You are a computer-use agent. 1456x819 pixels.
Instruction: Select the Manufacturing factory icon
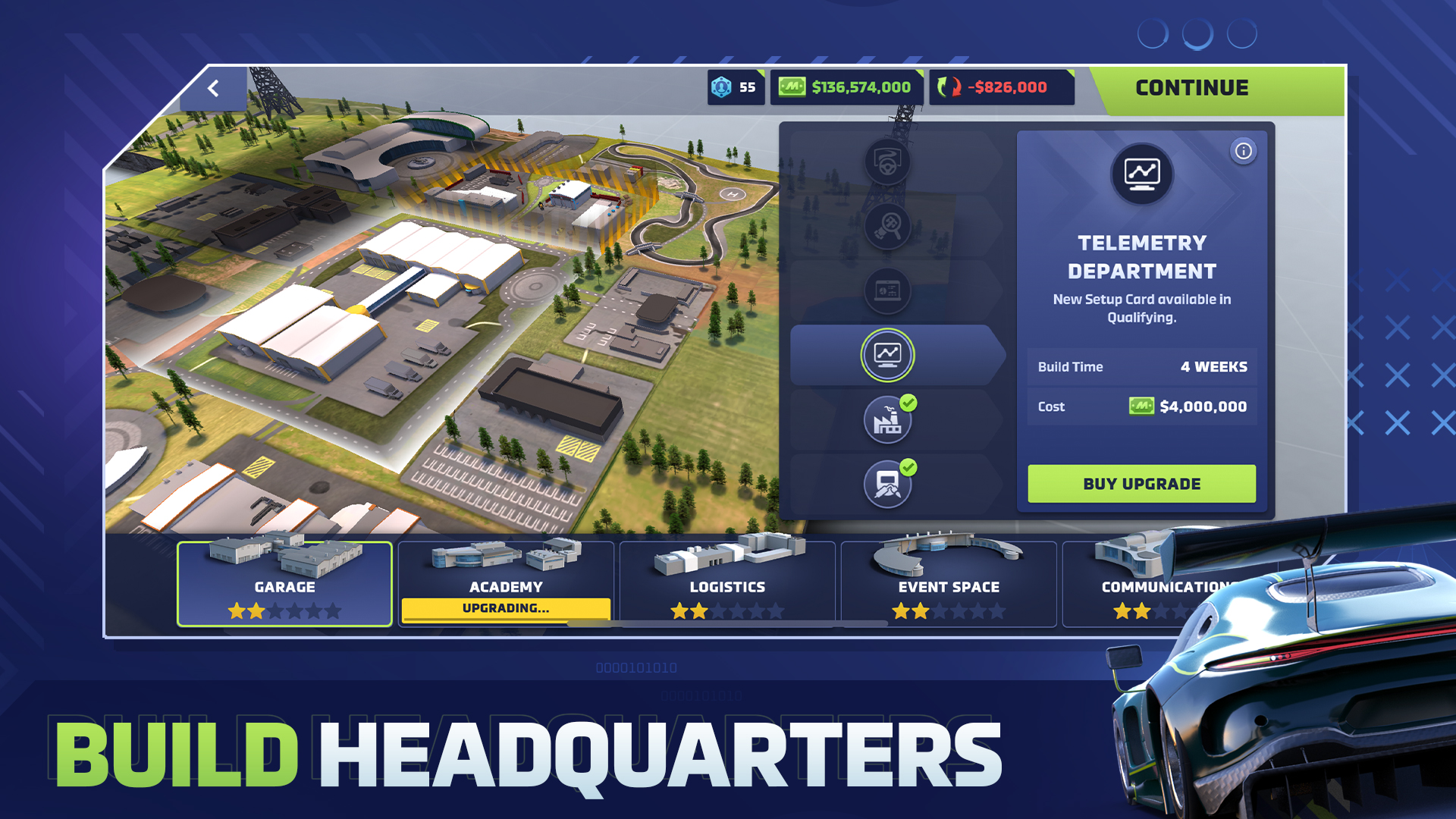pos(887,419)
